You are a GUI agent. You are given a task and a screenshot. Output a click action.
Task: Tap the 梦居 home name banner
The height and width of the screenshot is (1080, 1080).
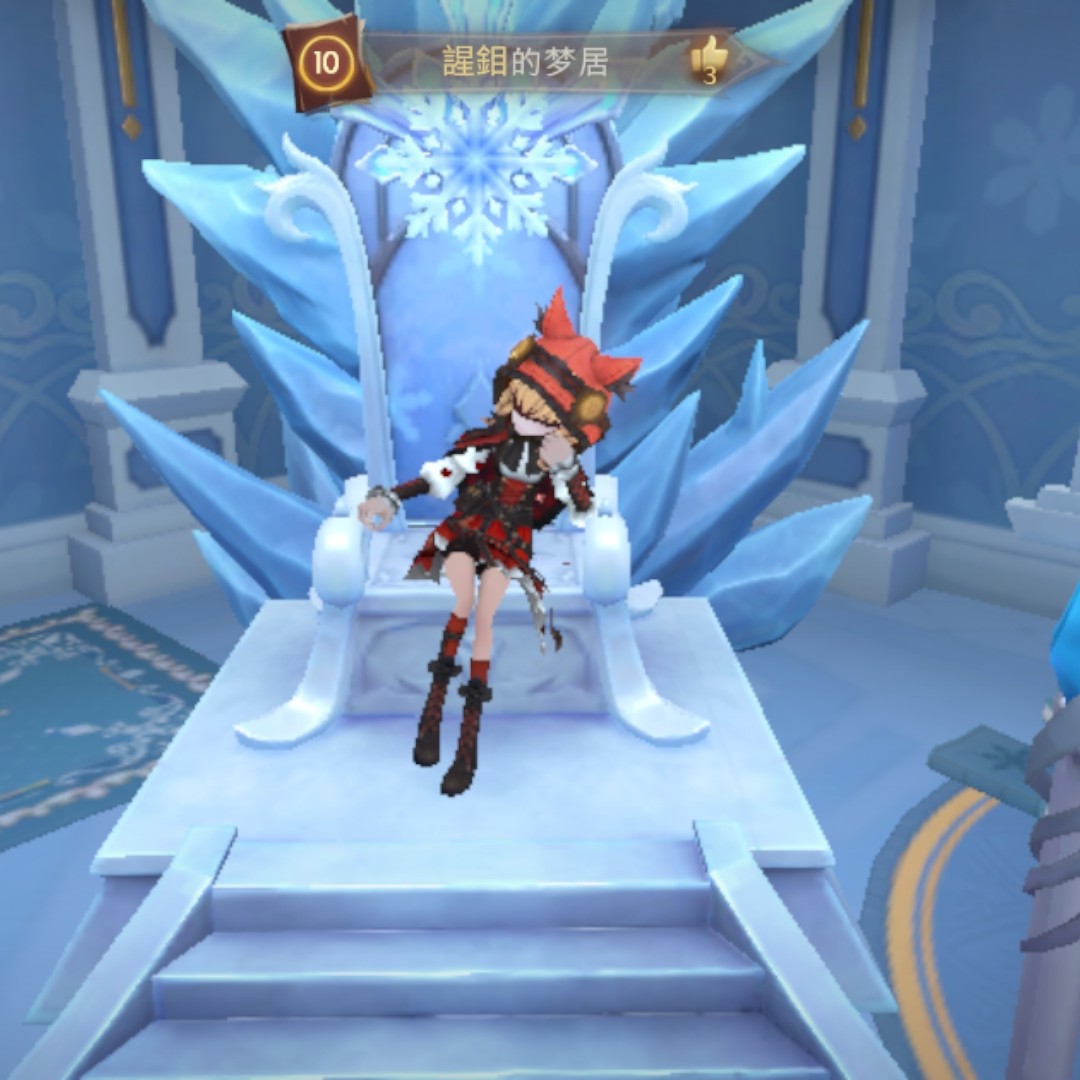(x=525, y=63)
